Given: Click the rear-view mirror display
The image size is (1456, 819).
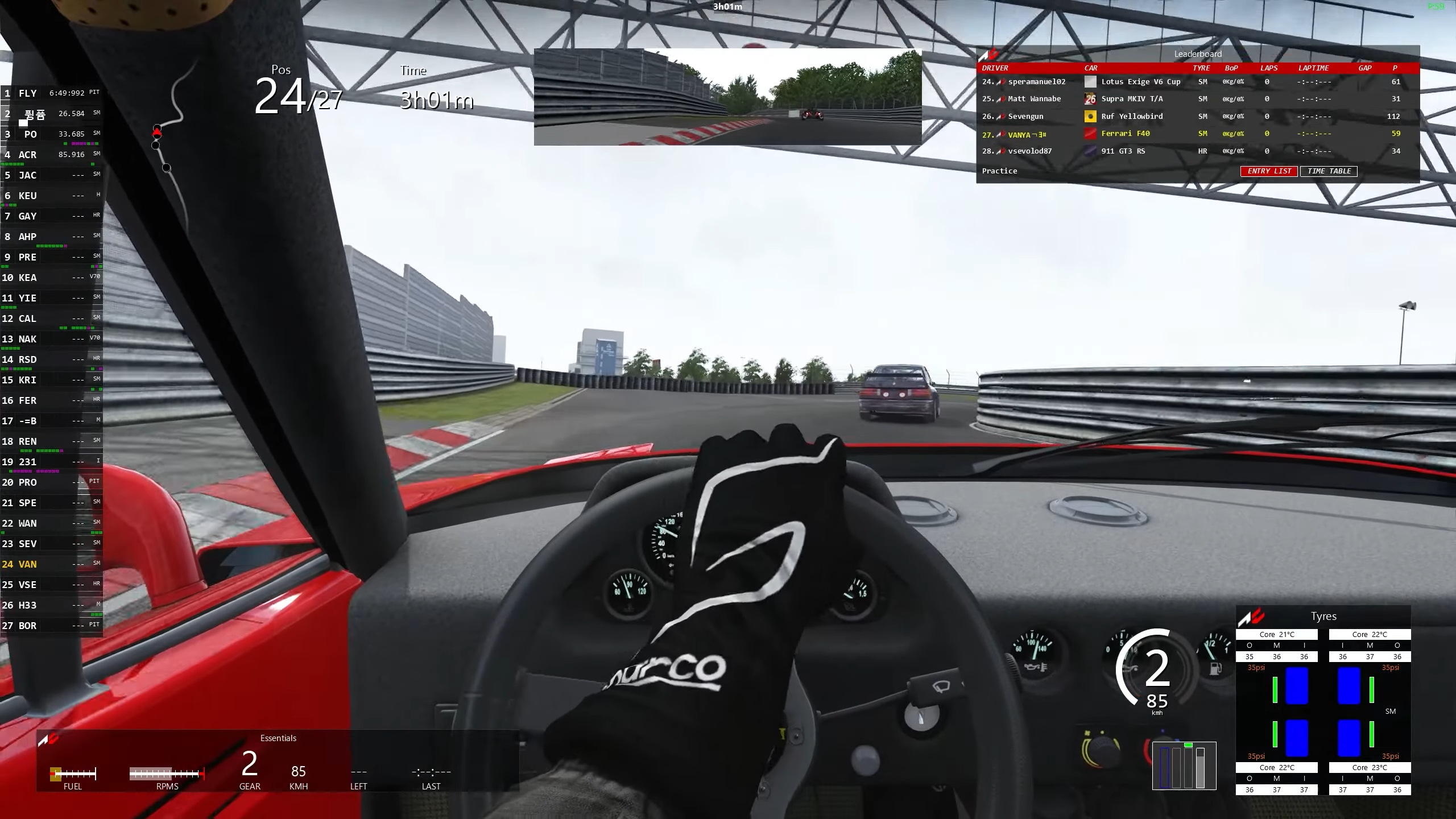Looking at the screenshot, I should pos(727,97).
